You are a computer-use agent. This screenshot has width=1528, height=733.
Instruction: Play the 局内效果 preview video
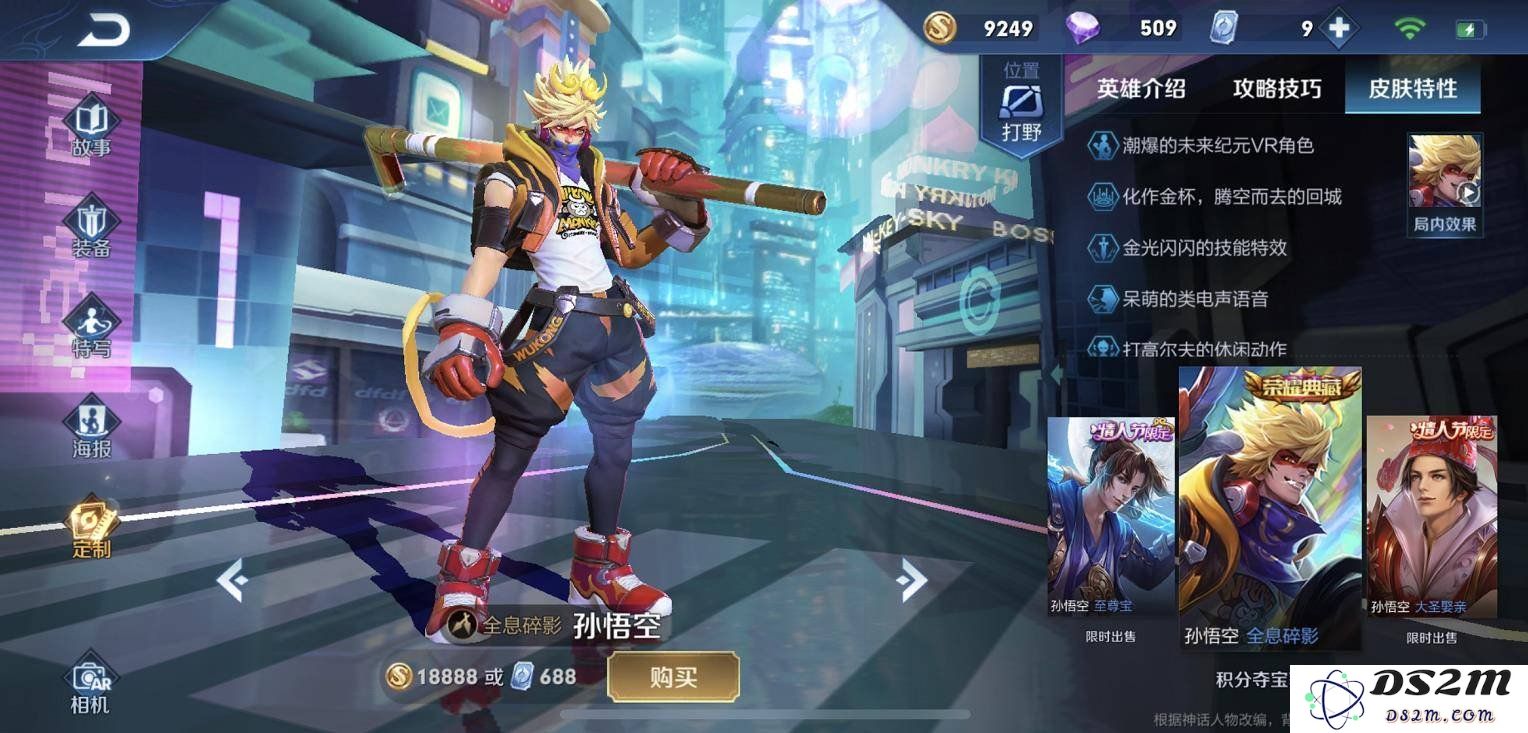(1445, 183)
